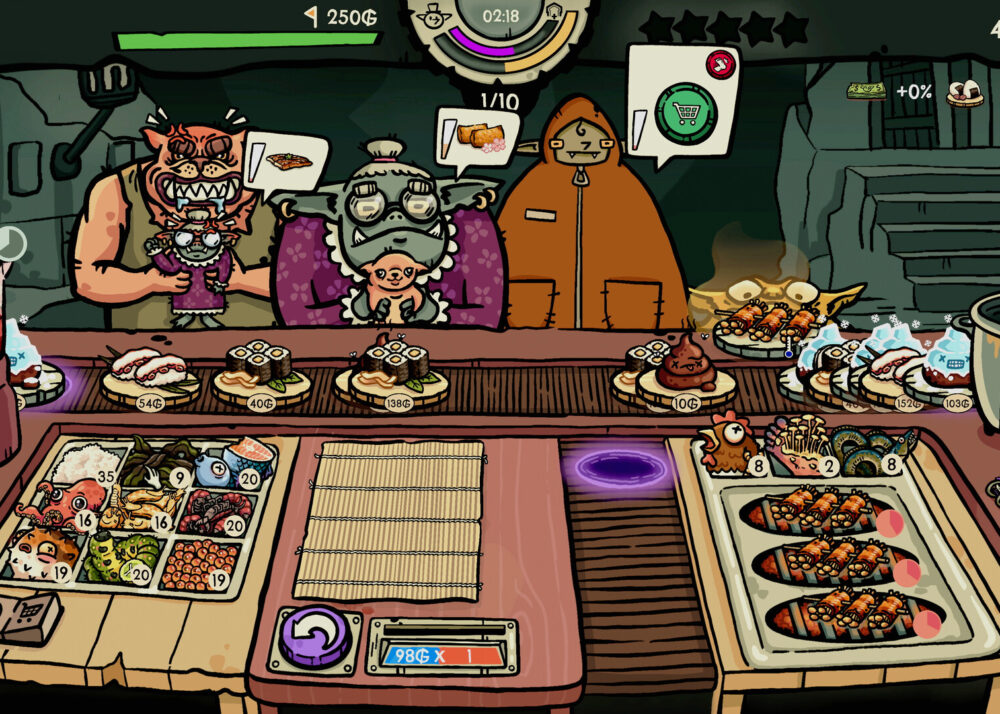Click the purple undo arrow button
This screenshot has width=1000, height=714.
pos(314,637)
